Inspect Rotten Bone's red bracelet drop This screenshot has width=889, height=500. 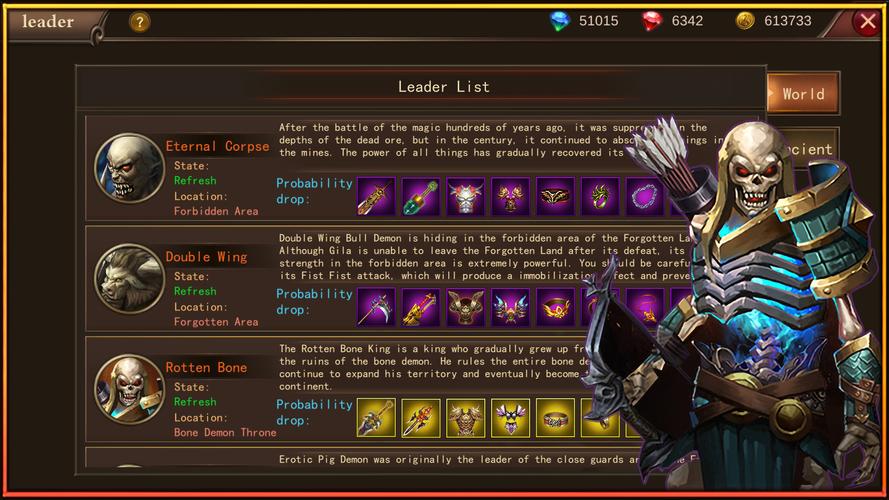pos(555,418)
